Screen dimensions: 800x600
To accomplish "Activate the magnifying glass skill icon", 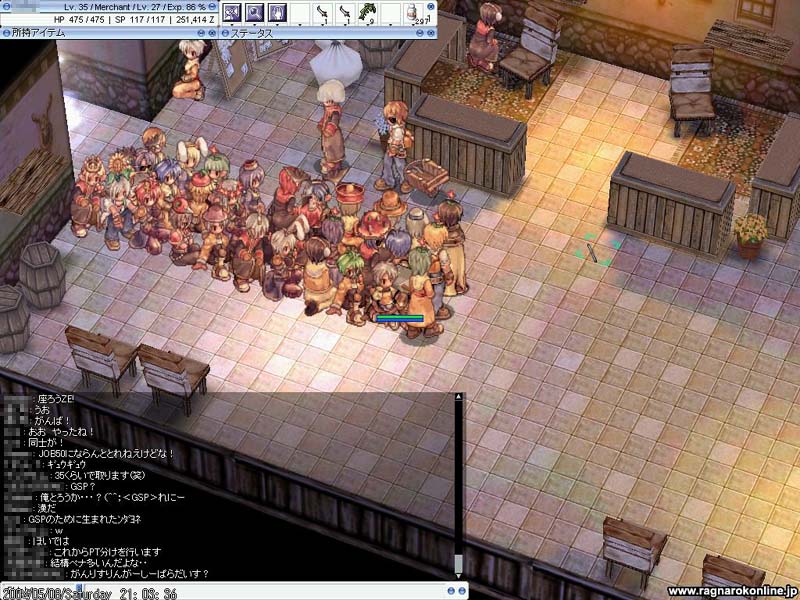I will (x=254, y=13).
